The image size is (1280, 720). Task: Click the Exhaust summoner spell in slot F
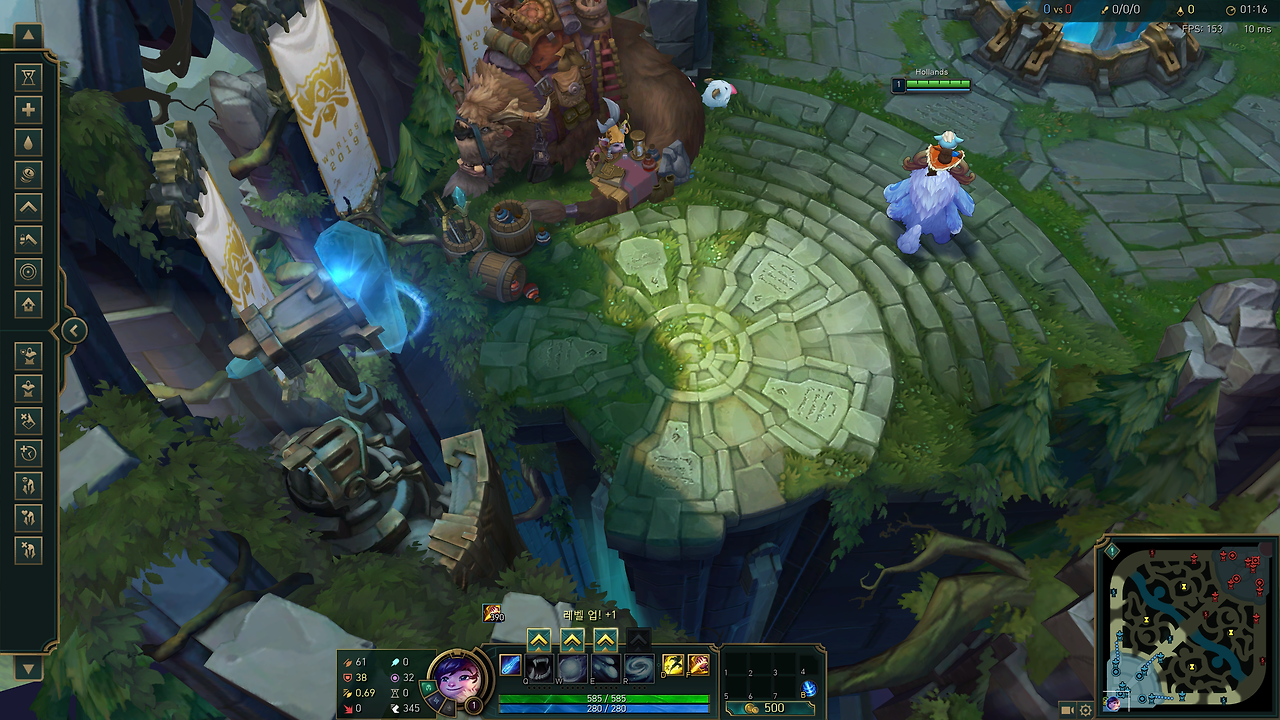[697, 665]
